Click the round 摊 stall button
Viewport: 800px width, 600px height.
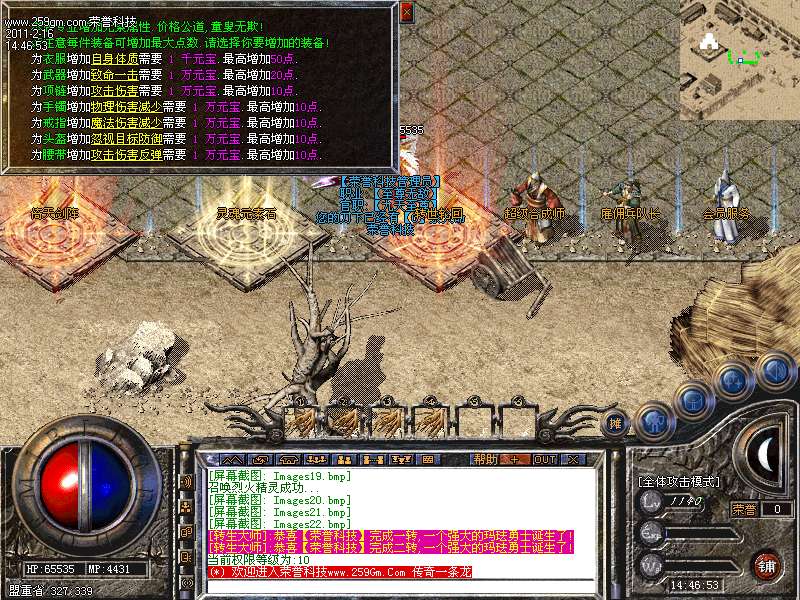[617, 422]
